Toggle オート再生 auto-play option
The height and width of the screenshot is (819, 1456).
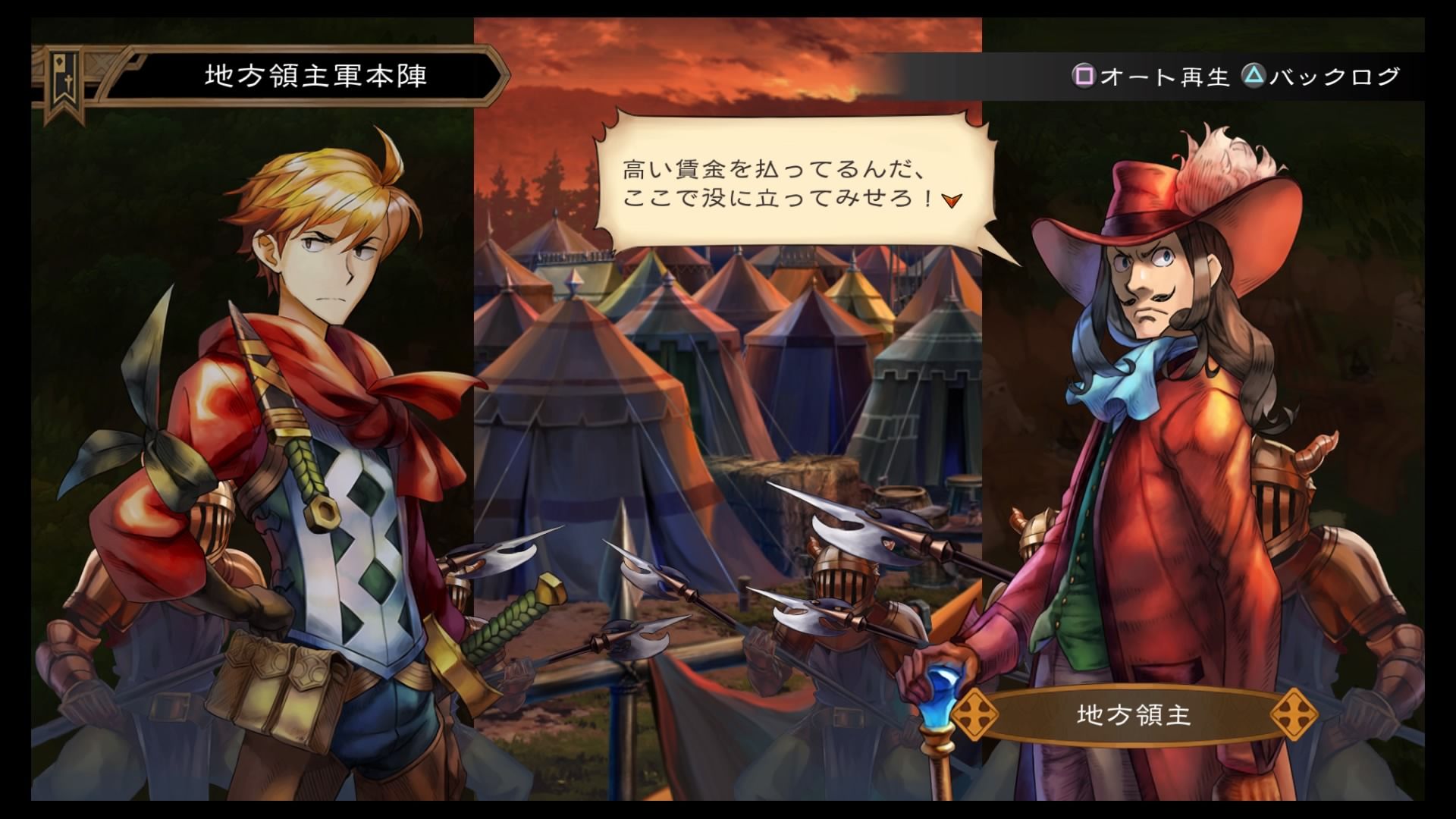point(1150,76)
